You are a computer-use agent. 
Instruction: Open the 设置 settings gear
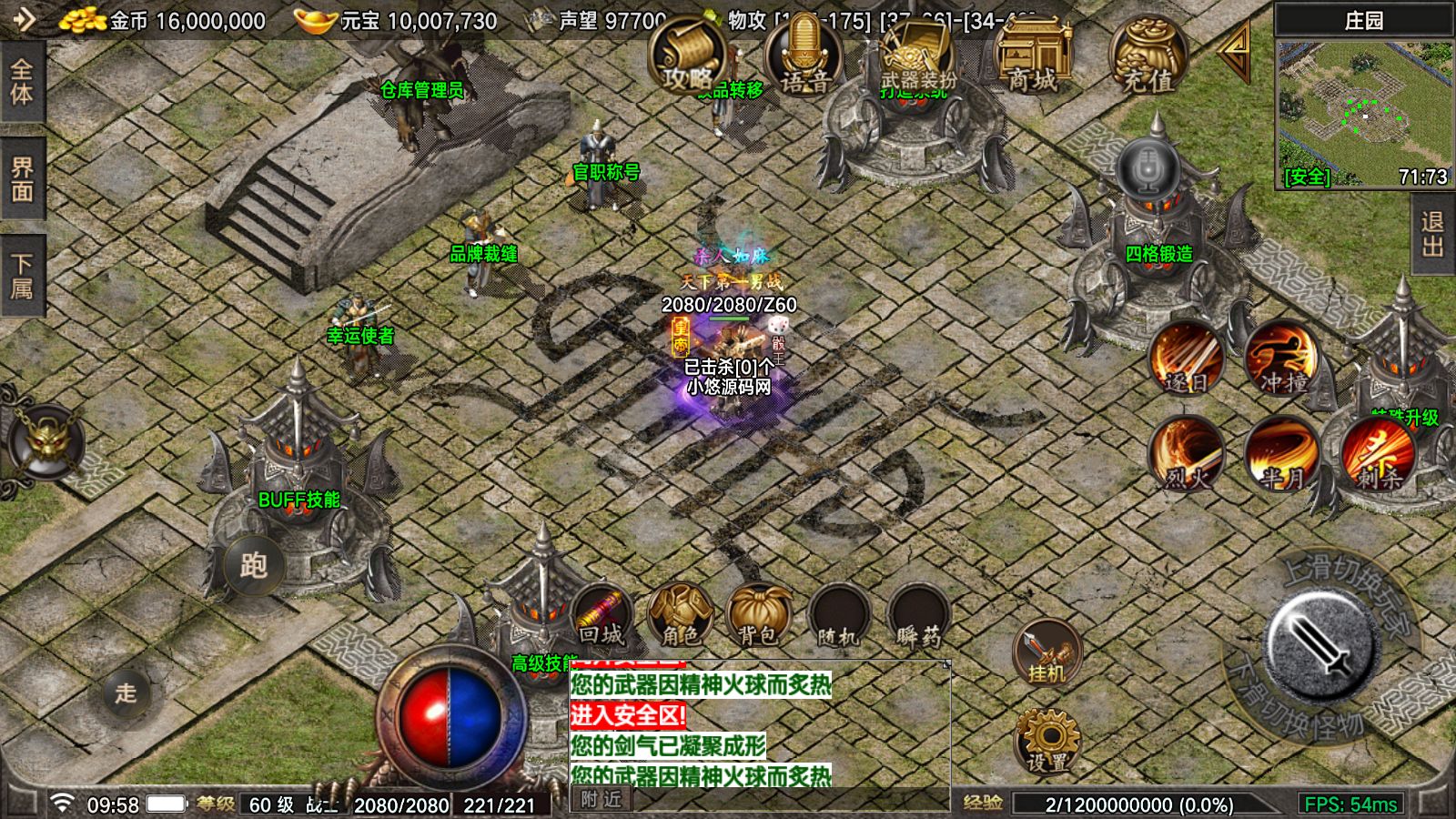pyautogui.click(x=1046, y=742)
